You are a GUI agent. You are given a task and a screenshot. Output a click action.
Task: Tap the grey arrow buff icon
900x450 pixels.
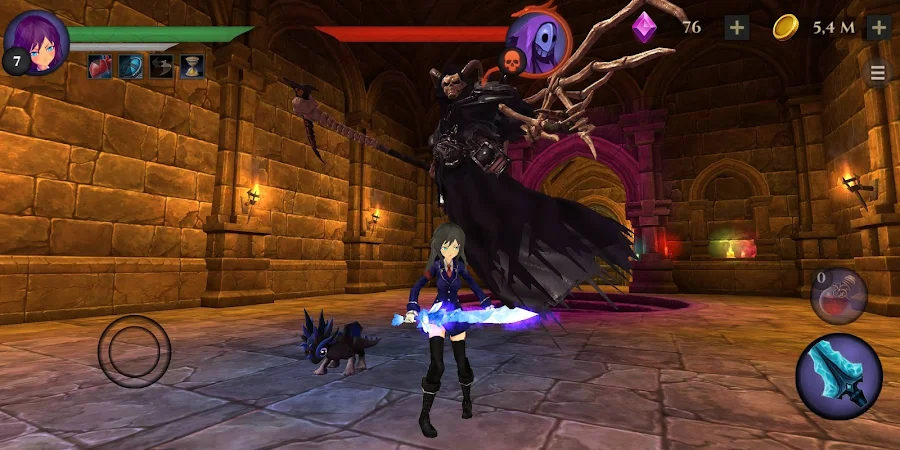click(161, 66)
